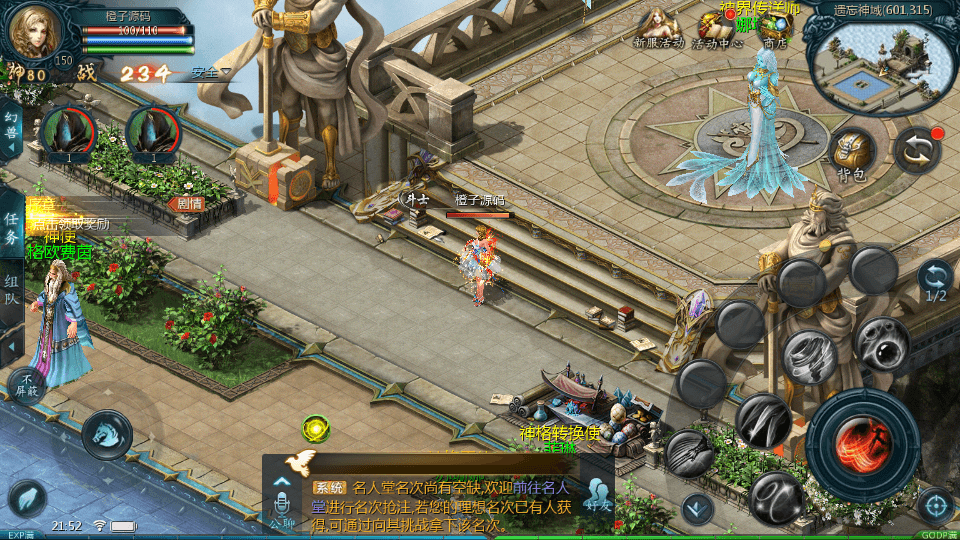Viewport: 960px width, 540px height.
Task: Switch to the 任务 quest tab
Action: [11, 228]
